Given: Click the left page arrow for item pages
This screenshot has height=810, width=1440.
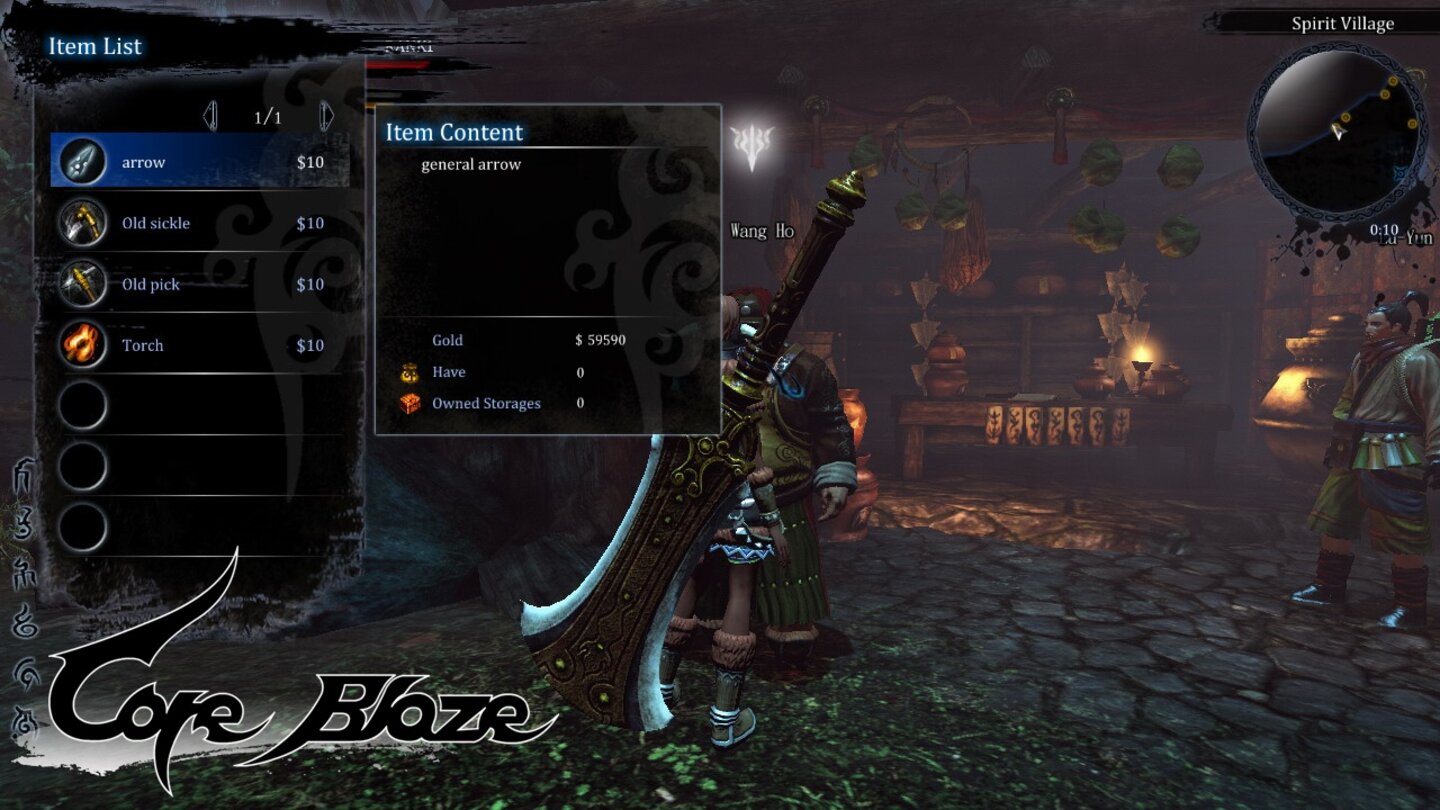Looking at the screenshot, I should tap(210, 115).
